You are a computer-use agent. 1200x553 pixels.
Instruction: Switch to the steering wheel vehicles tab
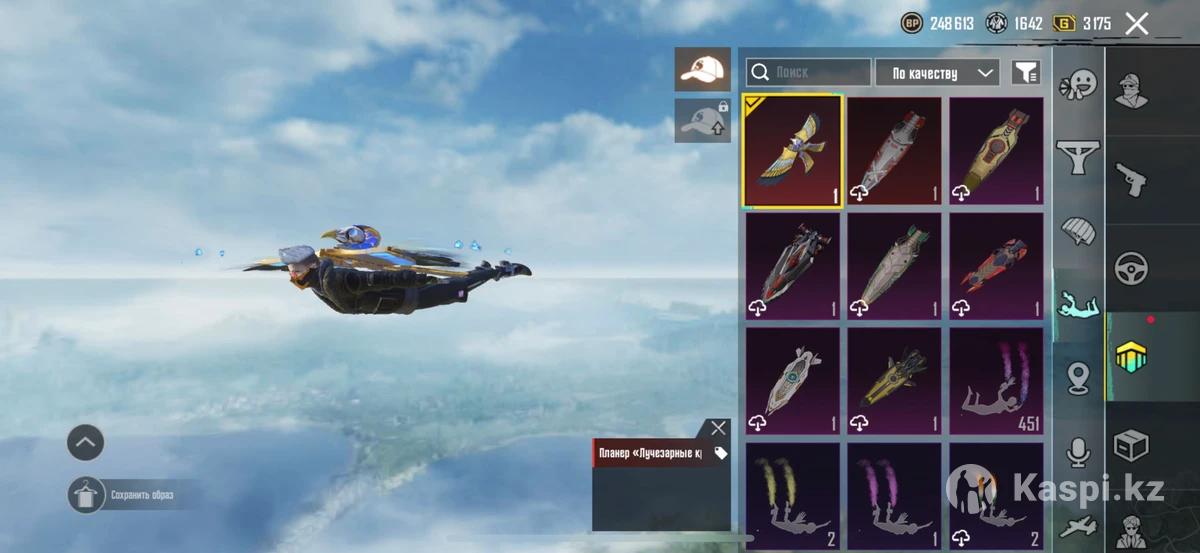click(x=1132, y=268)
